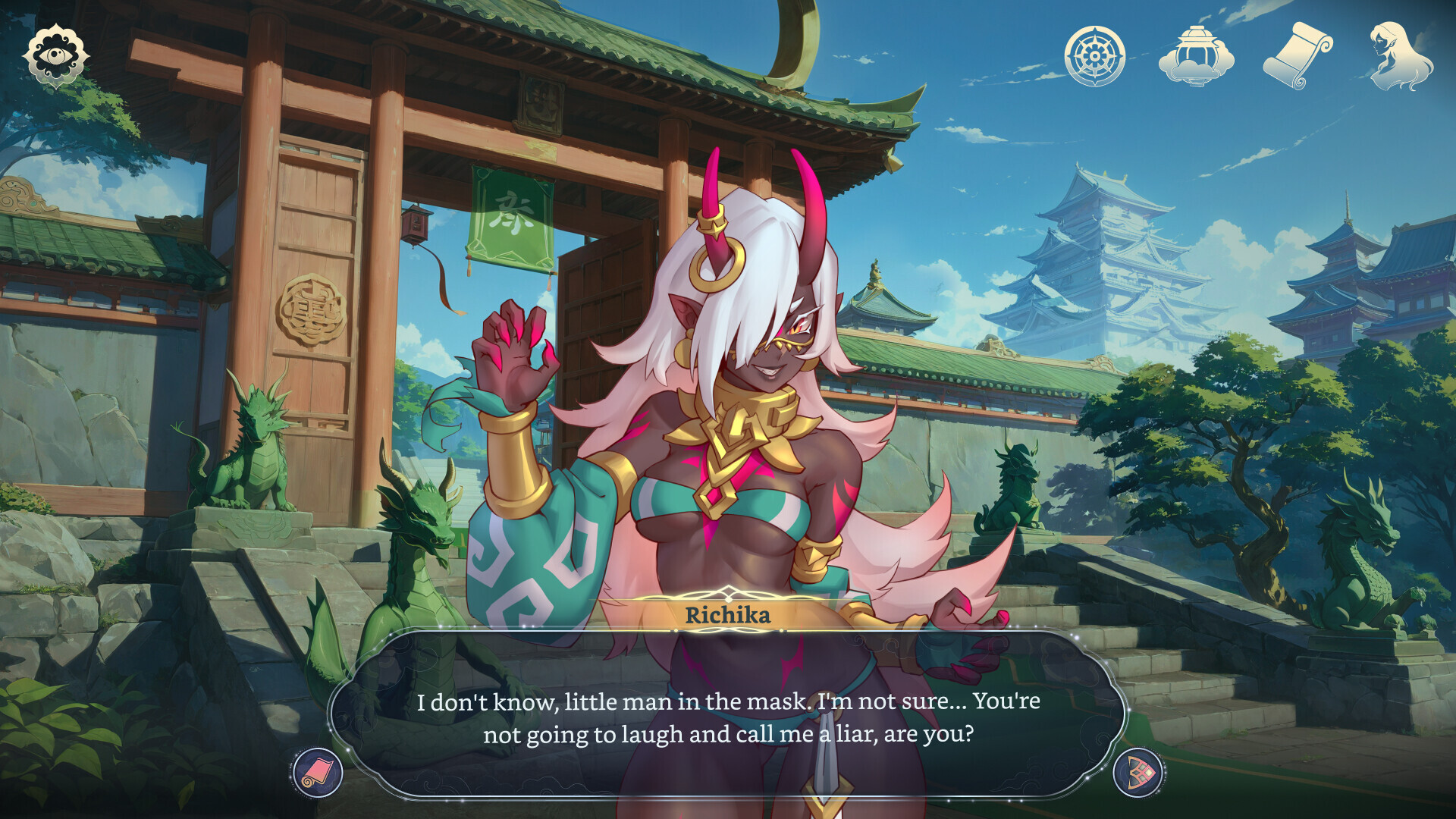Open the pink scroll button beside the dialogue box
The height and width of the screenshot is (819, 1456).
click(317, 773)
